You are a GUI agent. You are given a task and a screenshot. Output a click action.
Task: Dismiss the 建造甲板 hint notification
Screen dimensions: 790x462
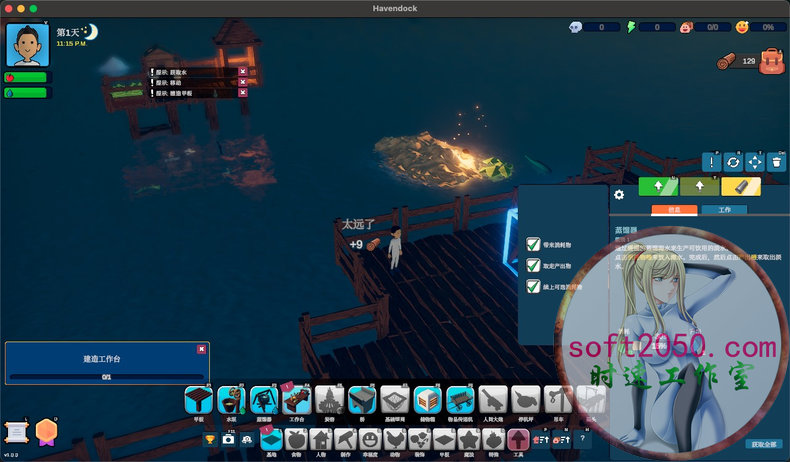[243, 93]
